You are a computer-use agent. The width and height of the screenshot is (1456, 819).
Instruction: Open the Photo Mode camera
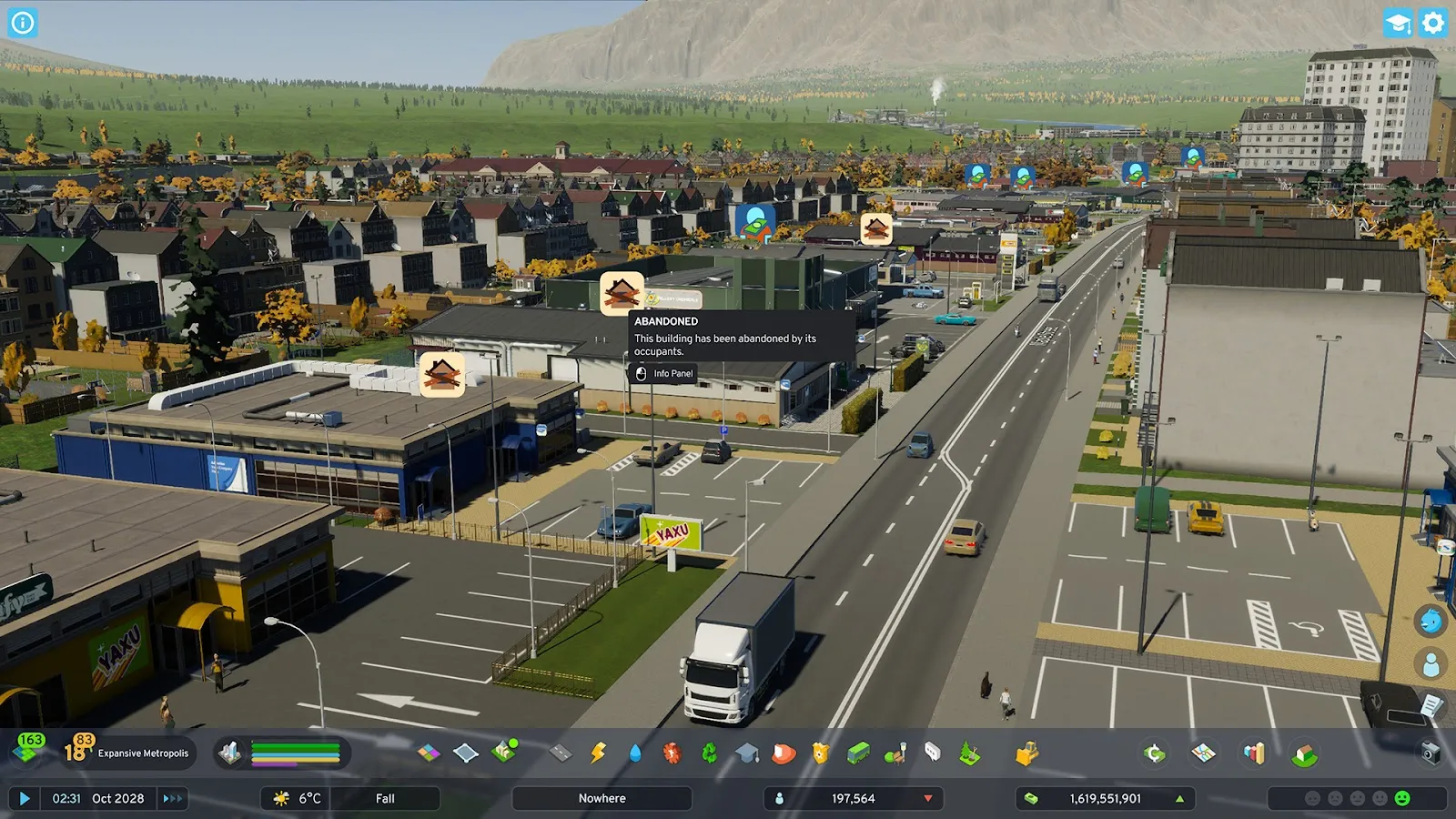1431,753
